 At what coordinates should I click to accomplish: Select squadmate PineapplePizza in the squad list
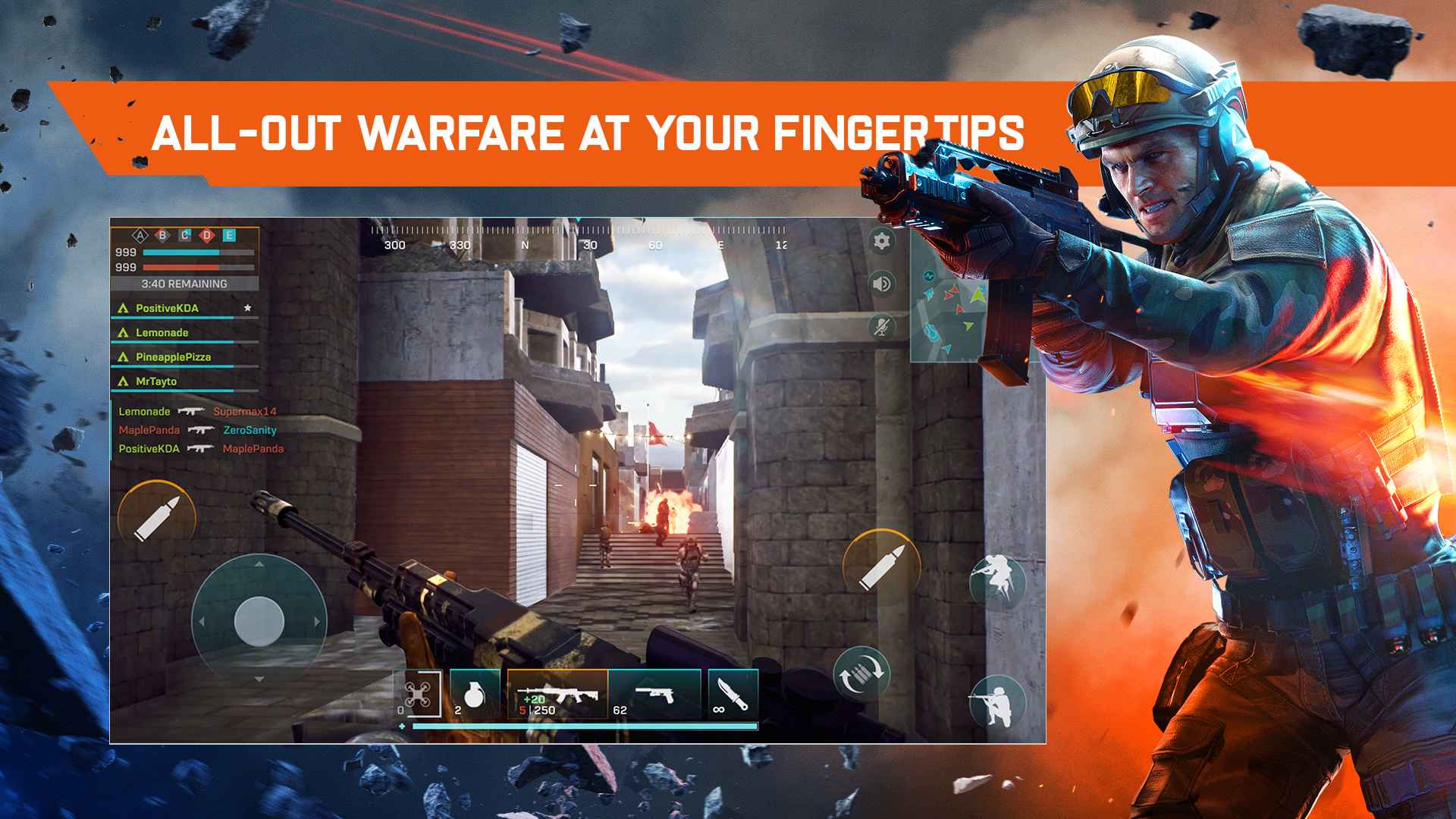coord(173,357)
